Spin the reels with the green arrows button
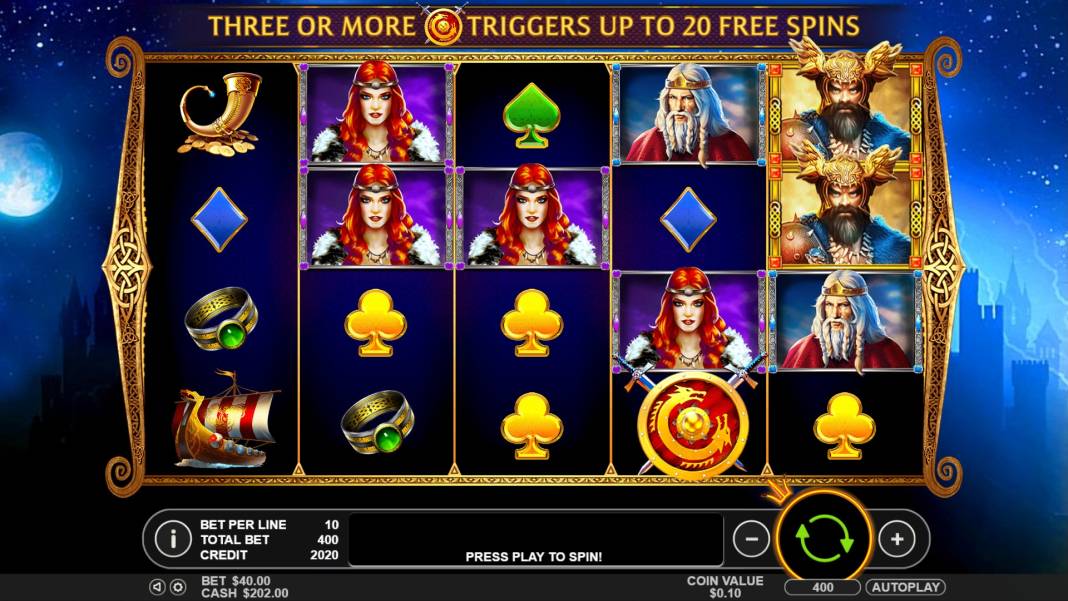The width and height of the screenshot is (1068, 601). click(824, 538)
